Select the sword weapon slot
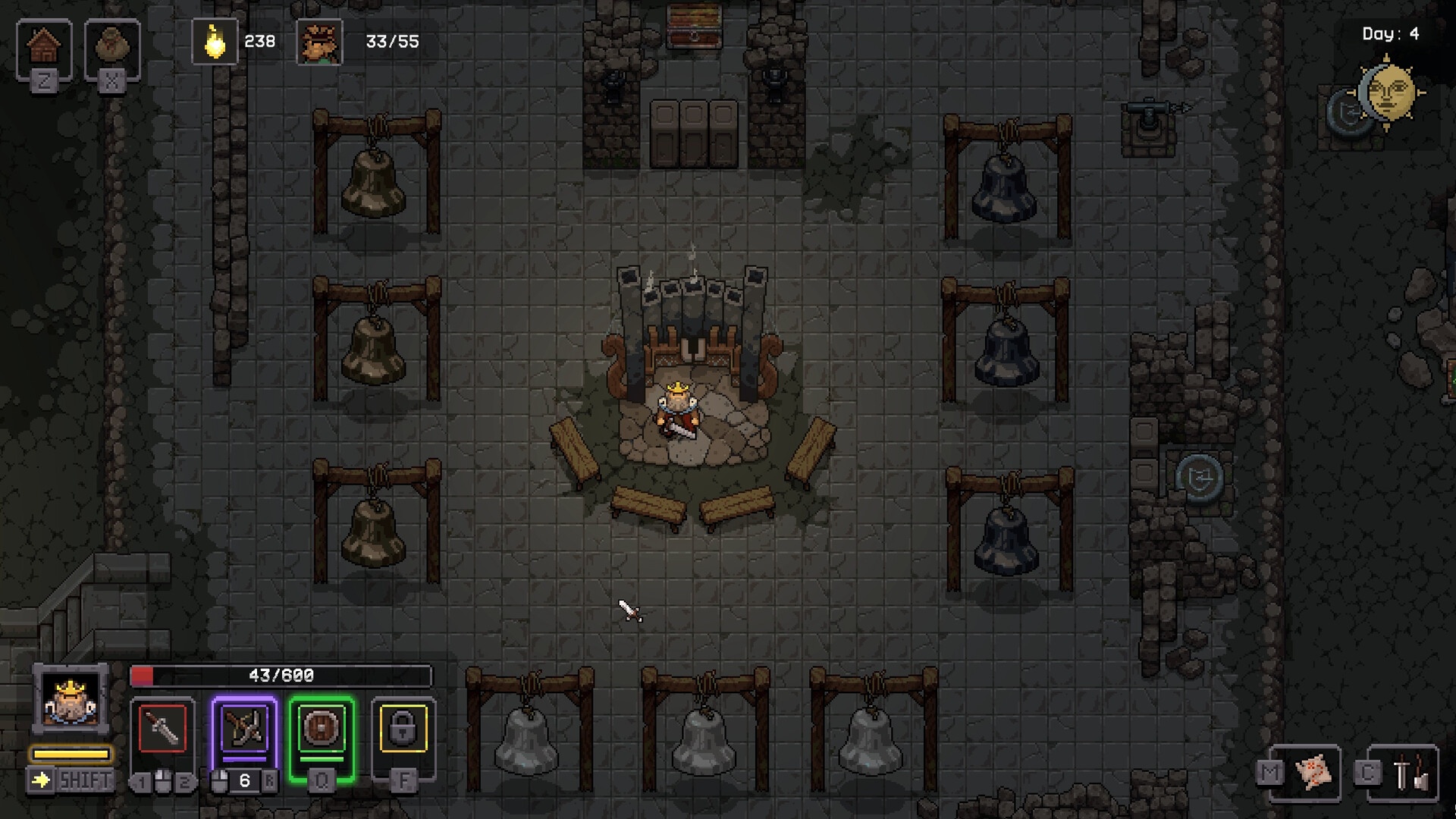 (162, 730)
